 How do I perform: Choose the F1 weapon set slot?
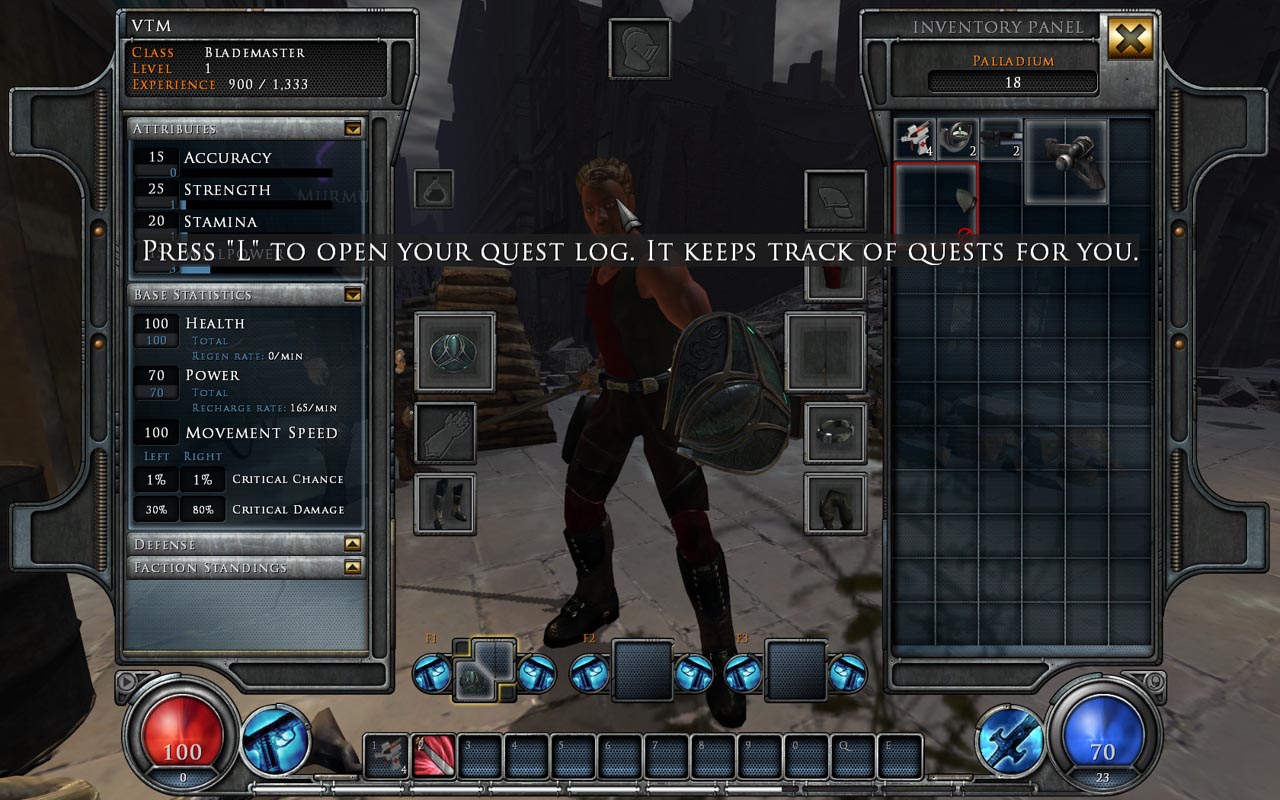click(484, 668)
